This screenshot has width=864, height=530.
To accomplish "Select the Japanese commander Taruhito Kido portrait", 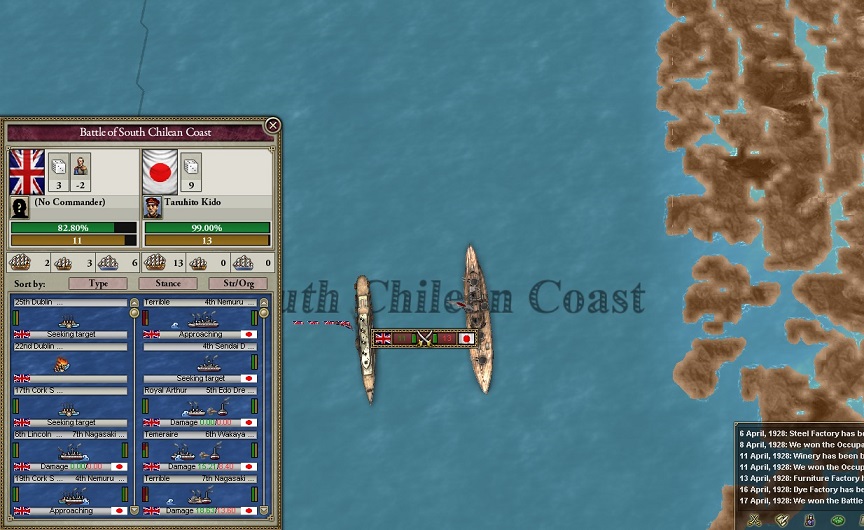I will click(x=153, y=207).
